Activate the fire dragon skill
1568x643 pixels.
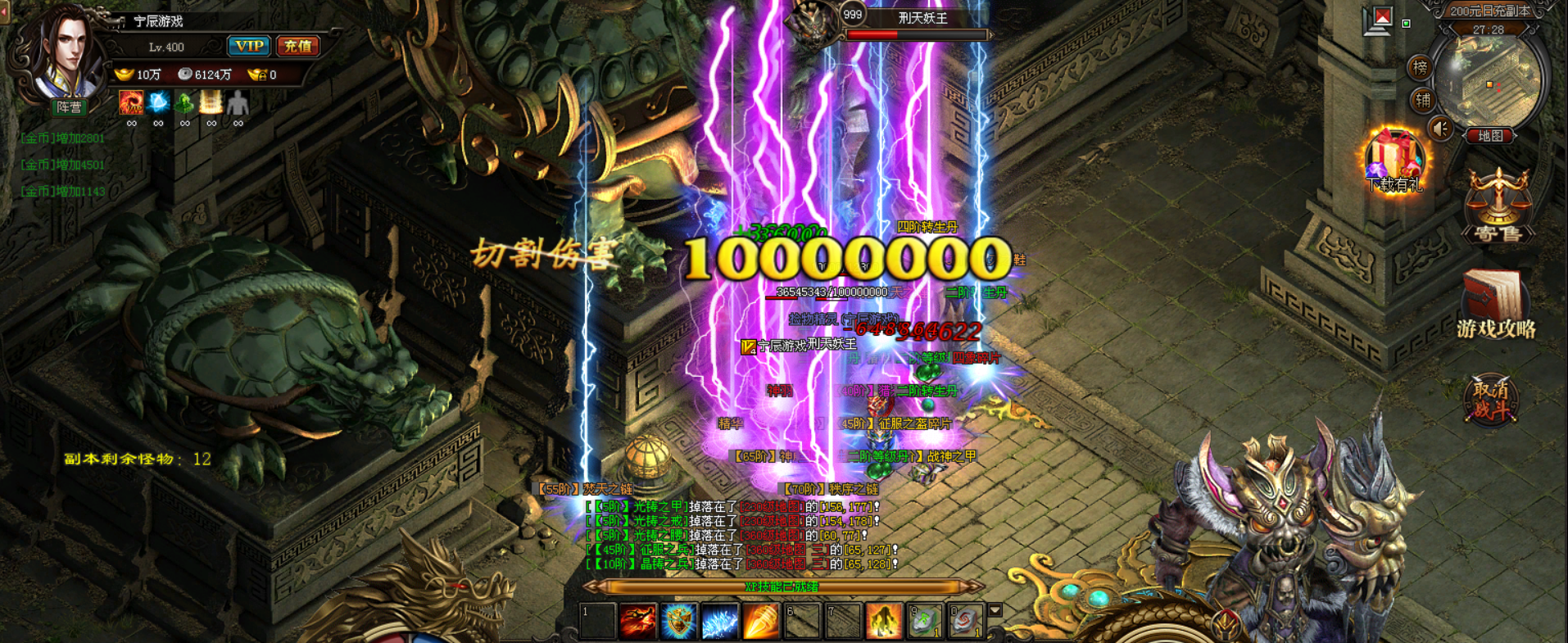point(637,622)
